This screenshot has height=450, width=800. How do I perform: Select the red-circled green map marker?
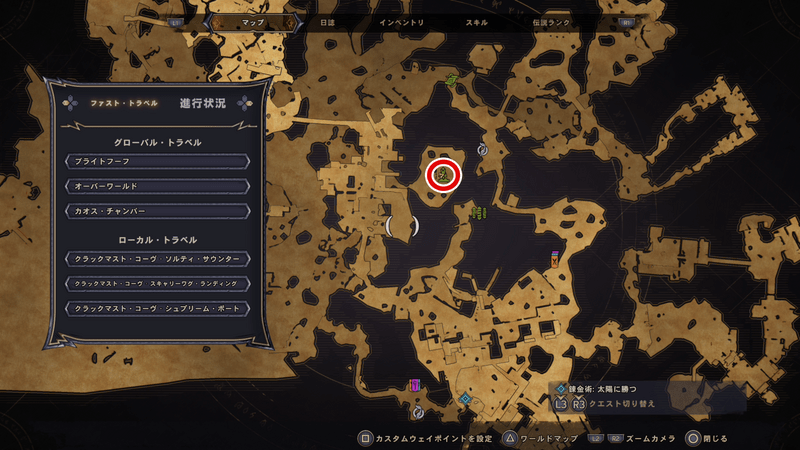(443, 175)
